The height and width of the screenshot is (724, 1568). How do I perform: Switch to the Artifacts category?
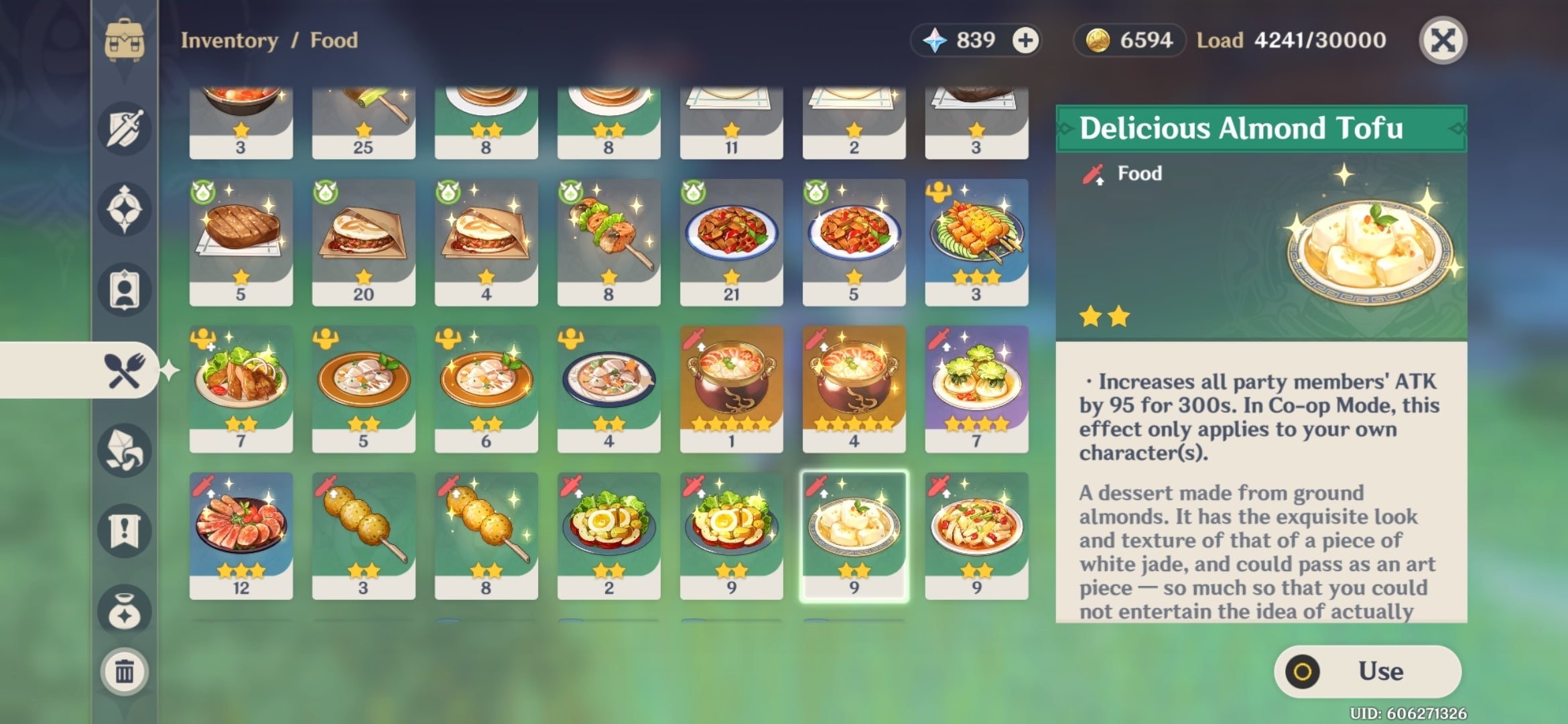(x=124, y=211)
